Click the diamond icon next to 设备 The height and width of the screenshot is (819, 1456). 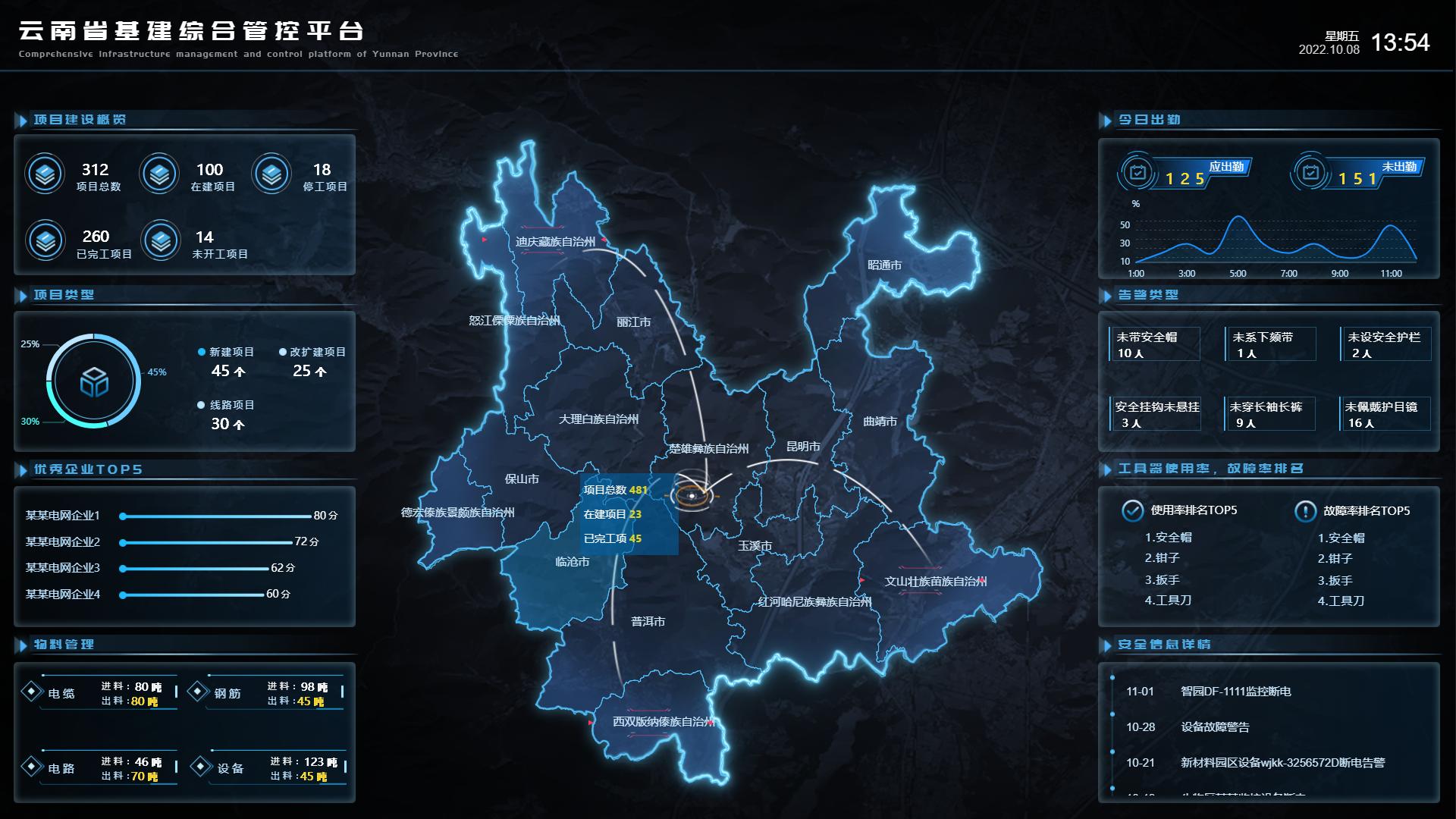[200, 768]
